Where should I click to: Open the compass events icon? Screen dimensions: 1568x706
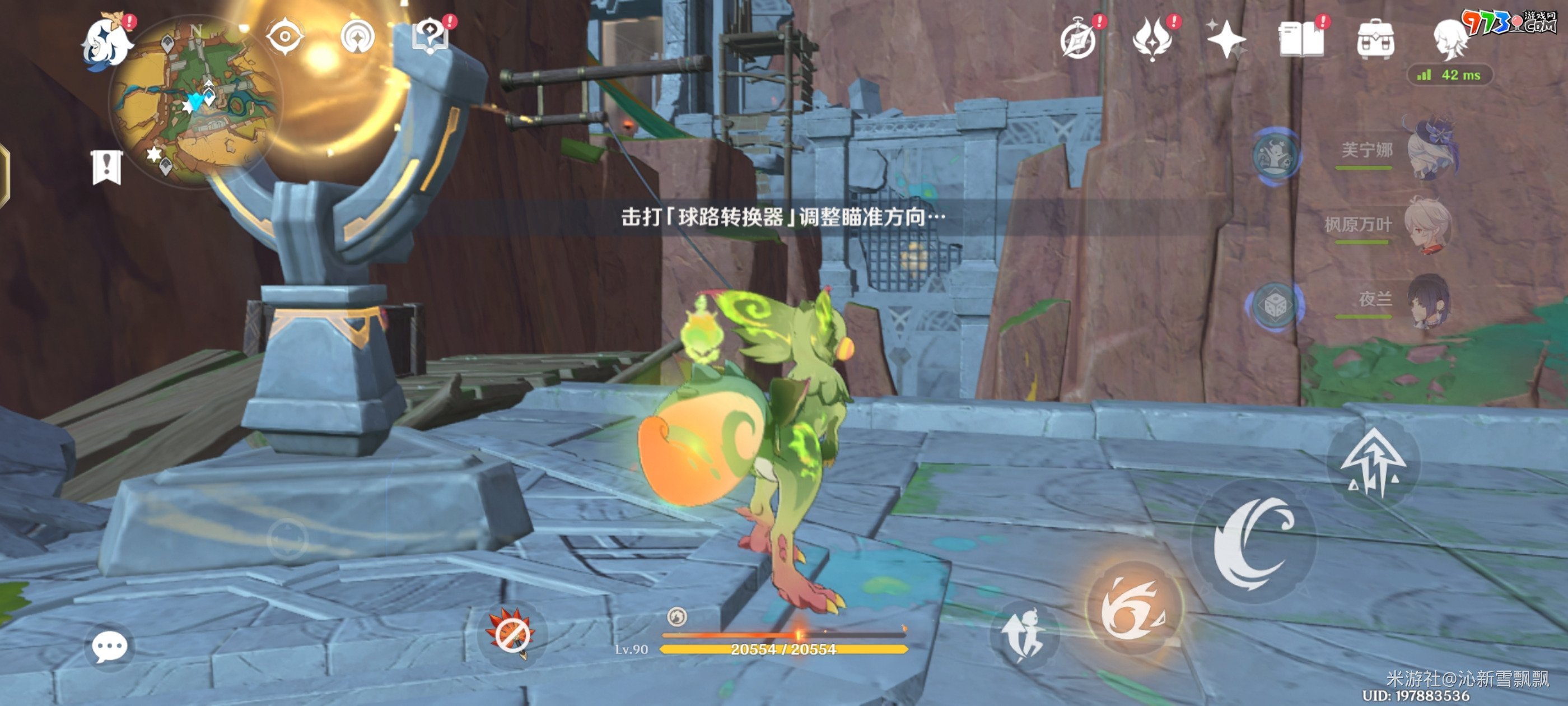click(x=1079, y=40)
